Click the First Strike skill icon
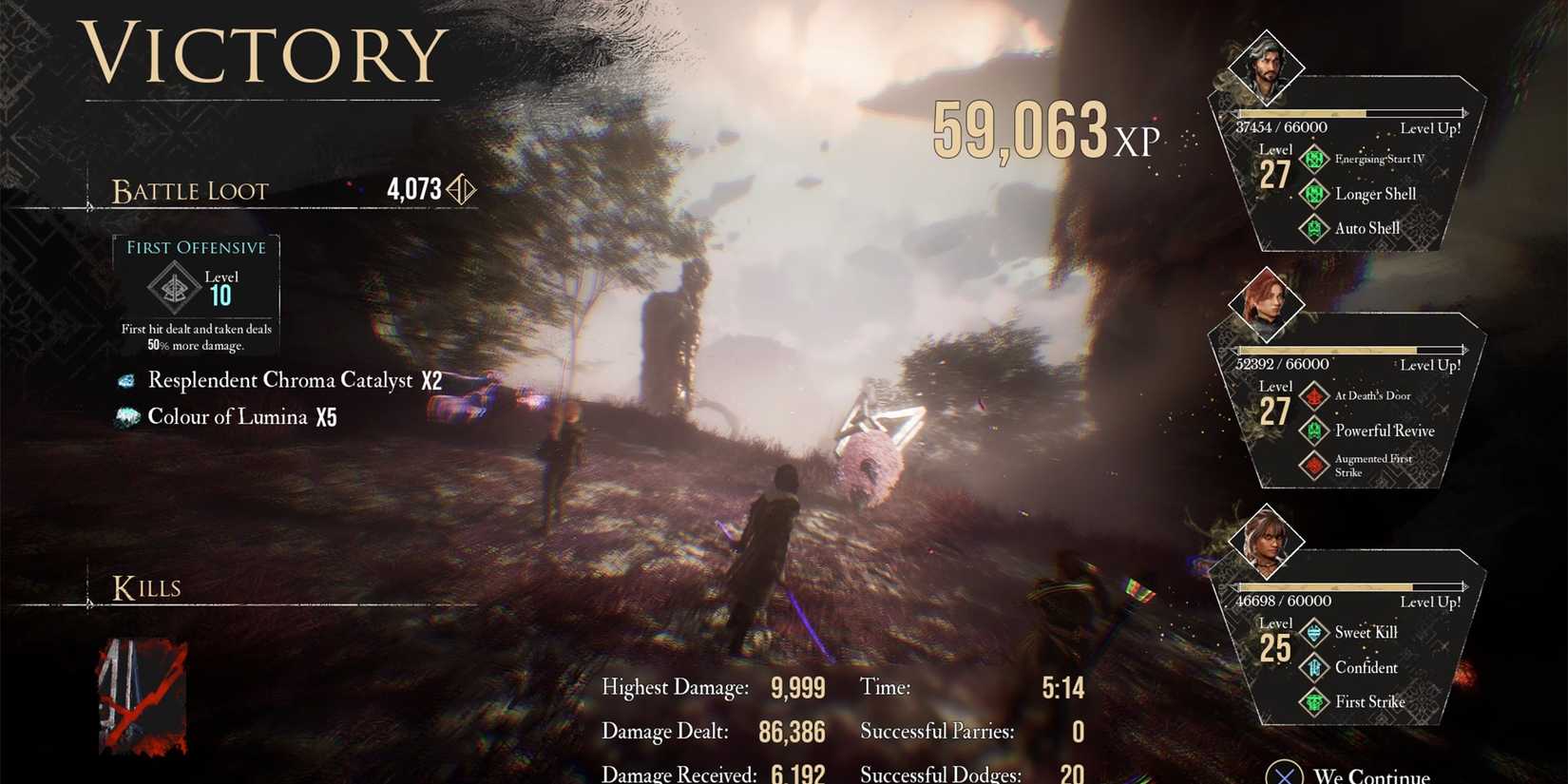Viewport: 1568px width, 784px height. (1314, 702)
